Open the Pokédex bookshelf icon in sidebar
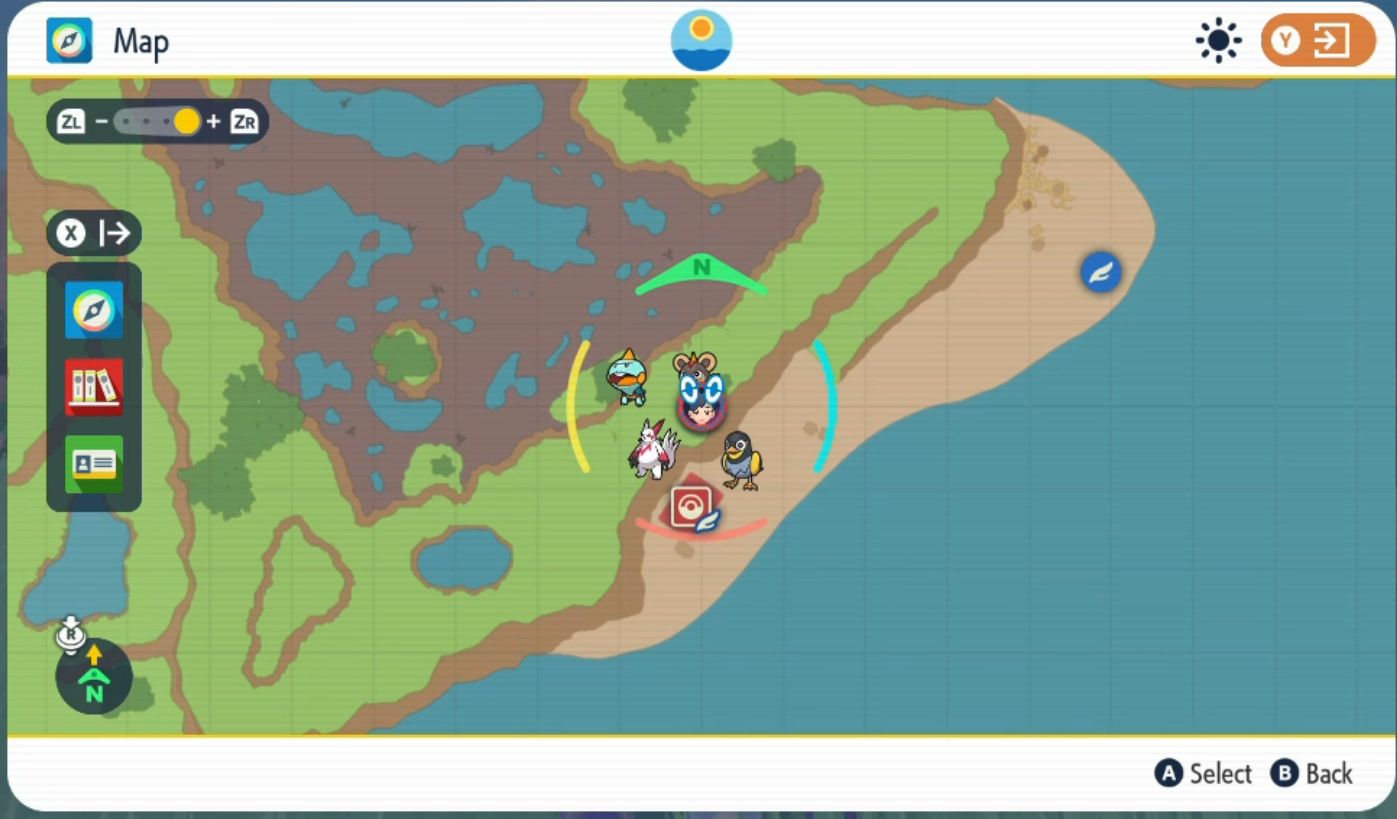 (x=93, y=386)
